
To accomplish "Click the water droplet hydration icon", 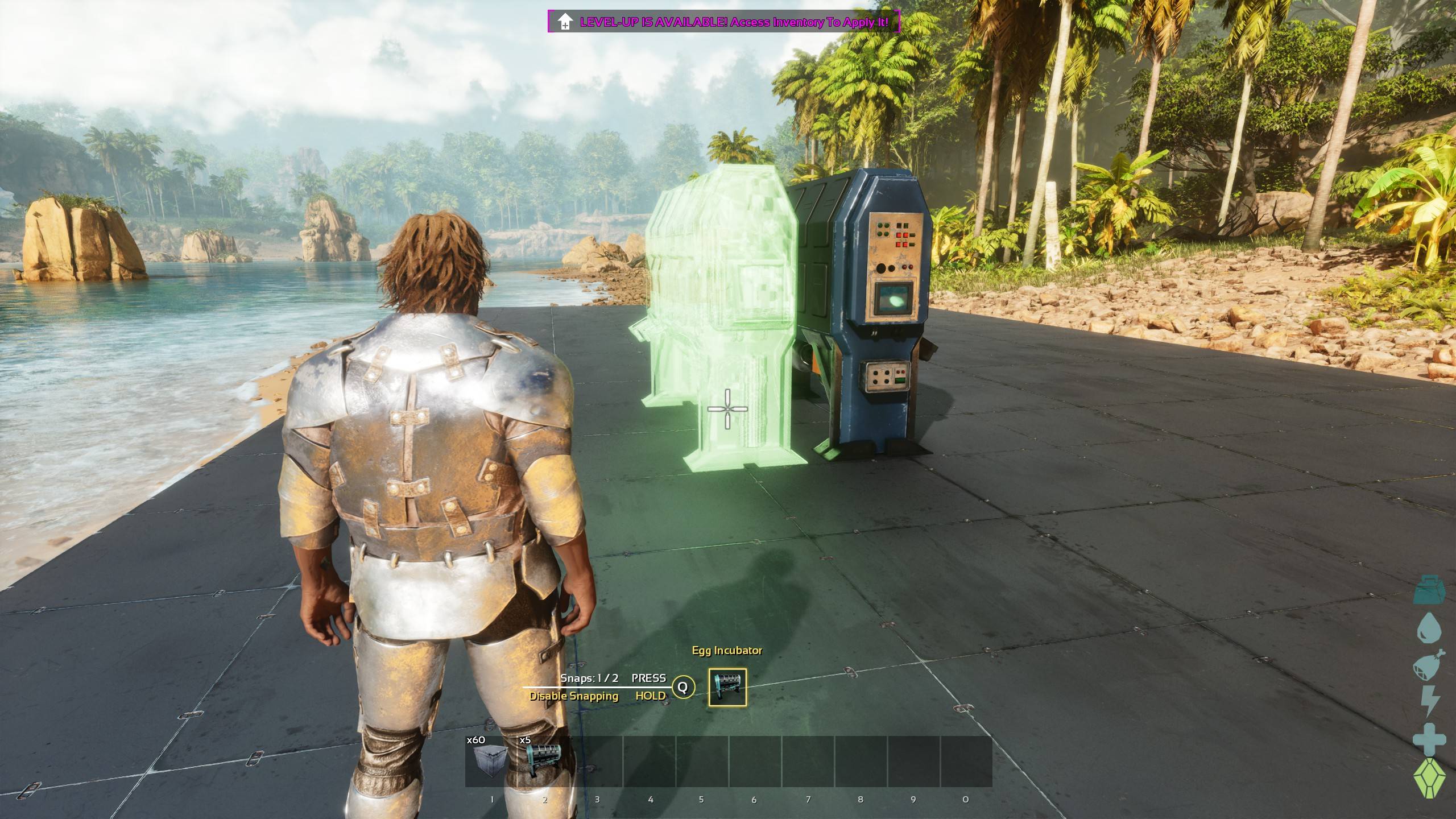I will [1429, 627].
